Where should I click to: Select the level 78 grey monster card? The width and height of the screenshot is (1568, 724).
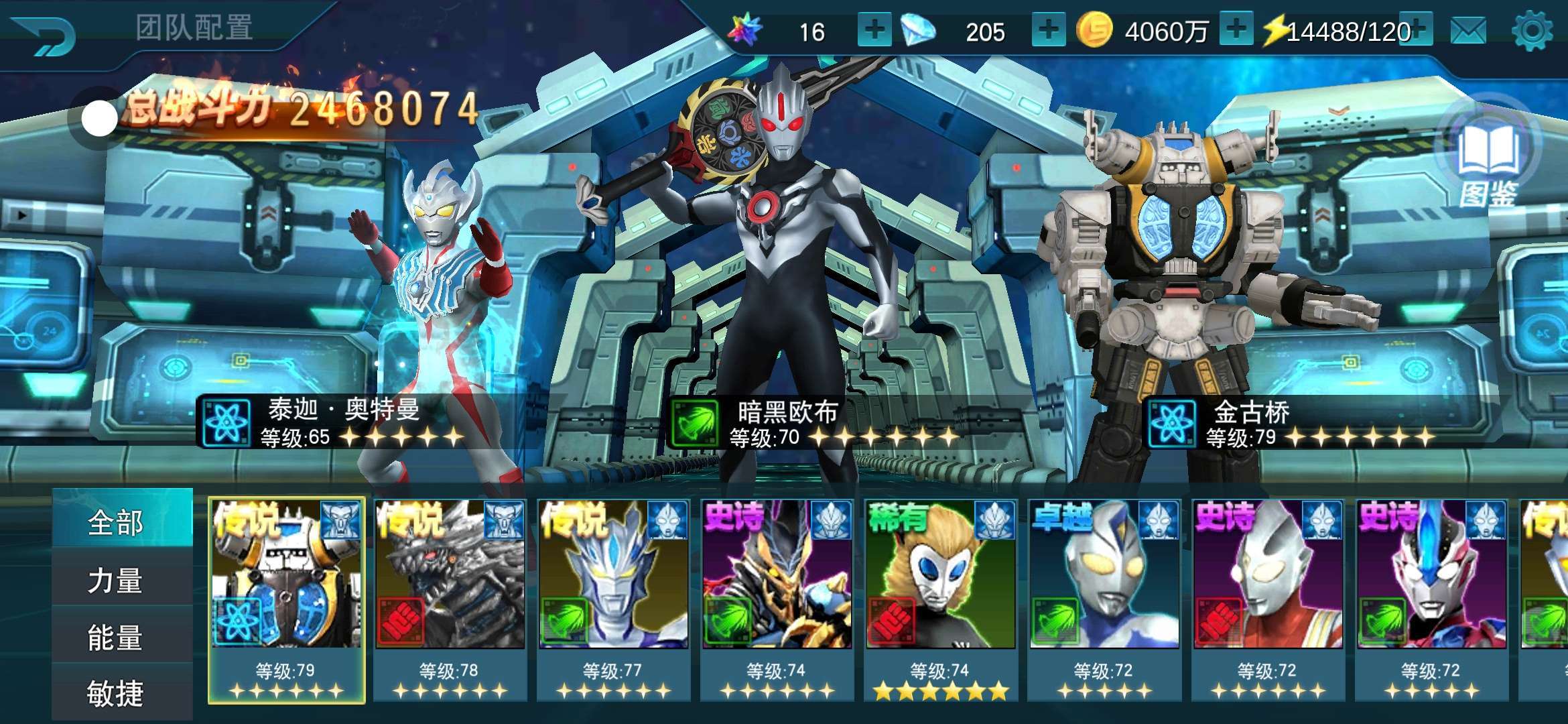pyautogui.click(x=450, y=600)
